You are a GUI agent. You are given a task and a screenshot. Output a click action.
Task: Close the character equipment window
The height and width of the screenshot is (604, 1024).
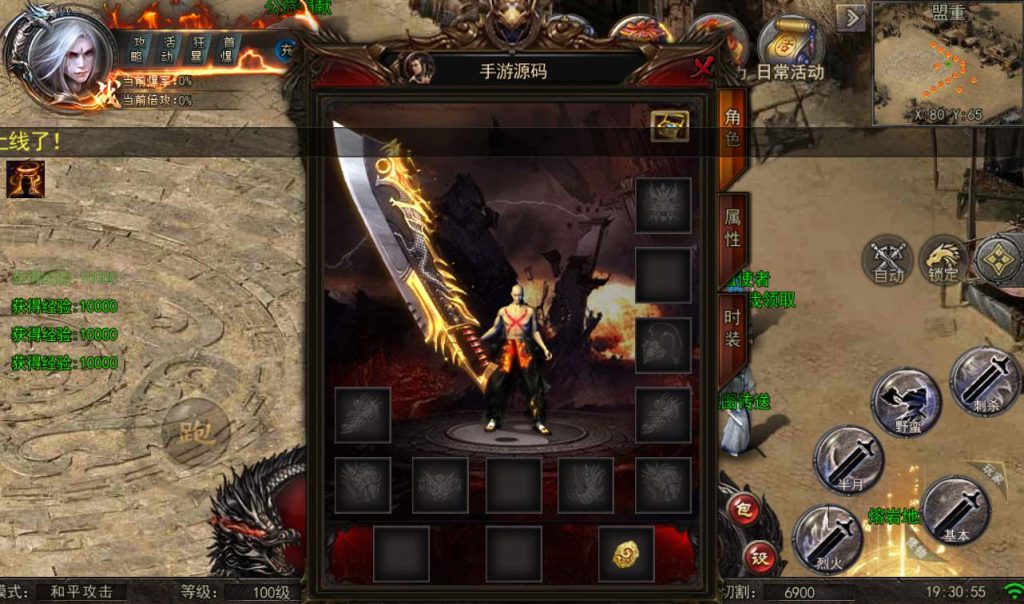[x=703, y=67]
